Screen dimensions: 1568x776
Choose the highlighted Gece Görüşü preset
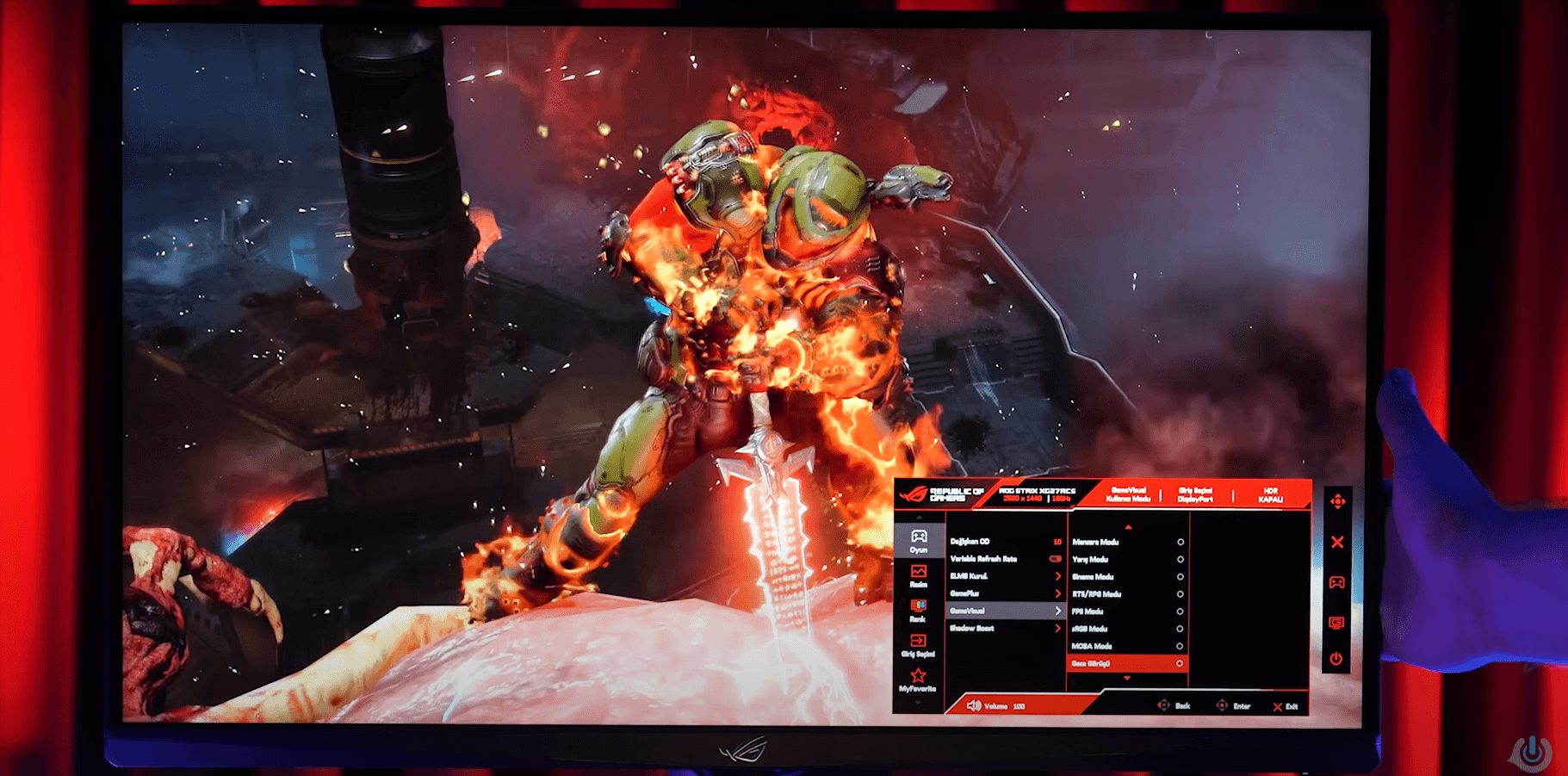1127,664
